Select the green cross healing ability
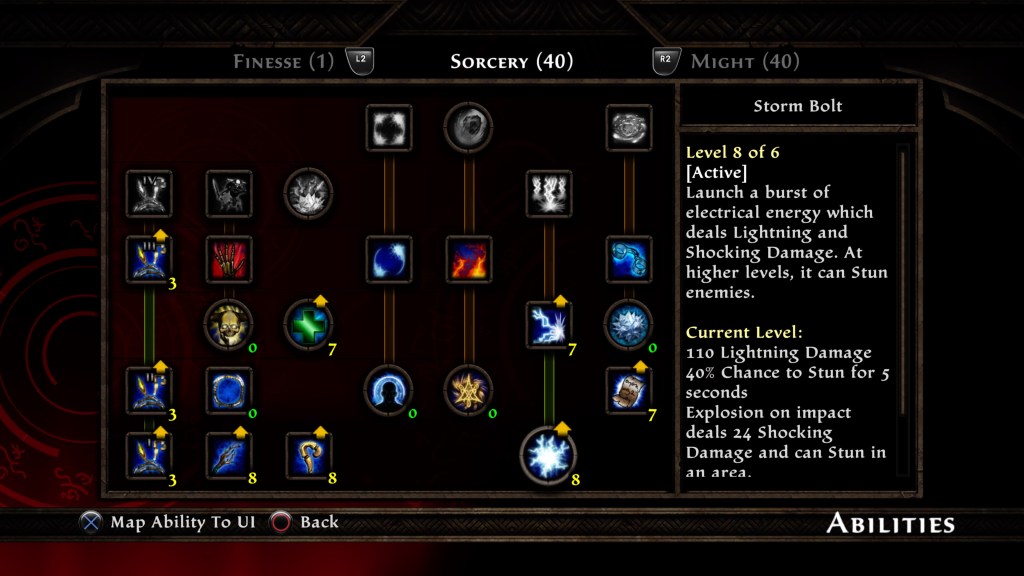Image resolution: width=1024 pixels, height=576 pixels. click(309, 324)
